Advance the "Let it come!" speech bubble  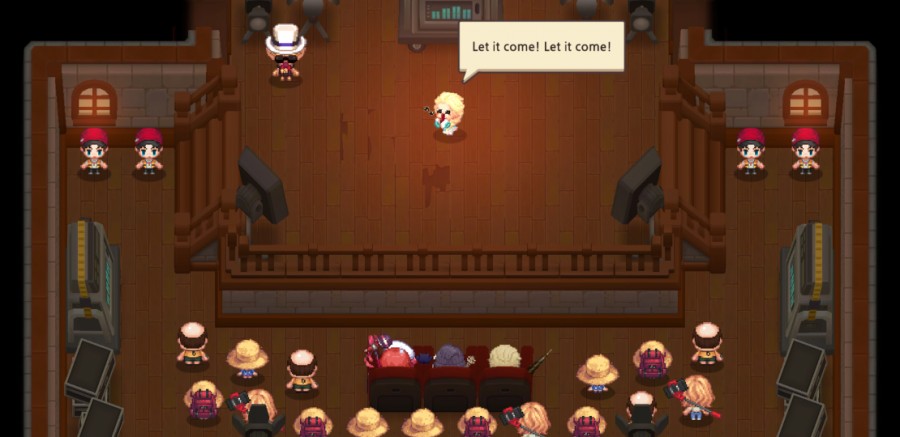point(541,47)
